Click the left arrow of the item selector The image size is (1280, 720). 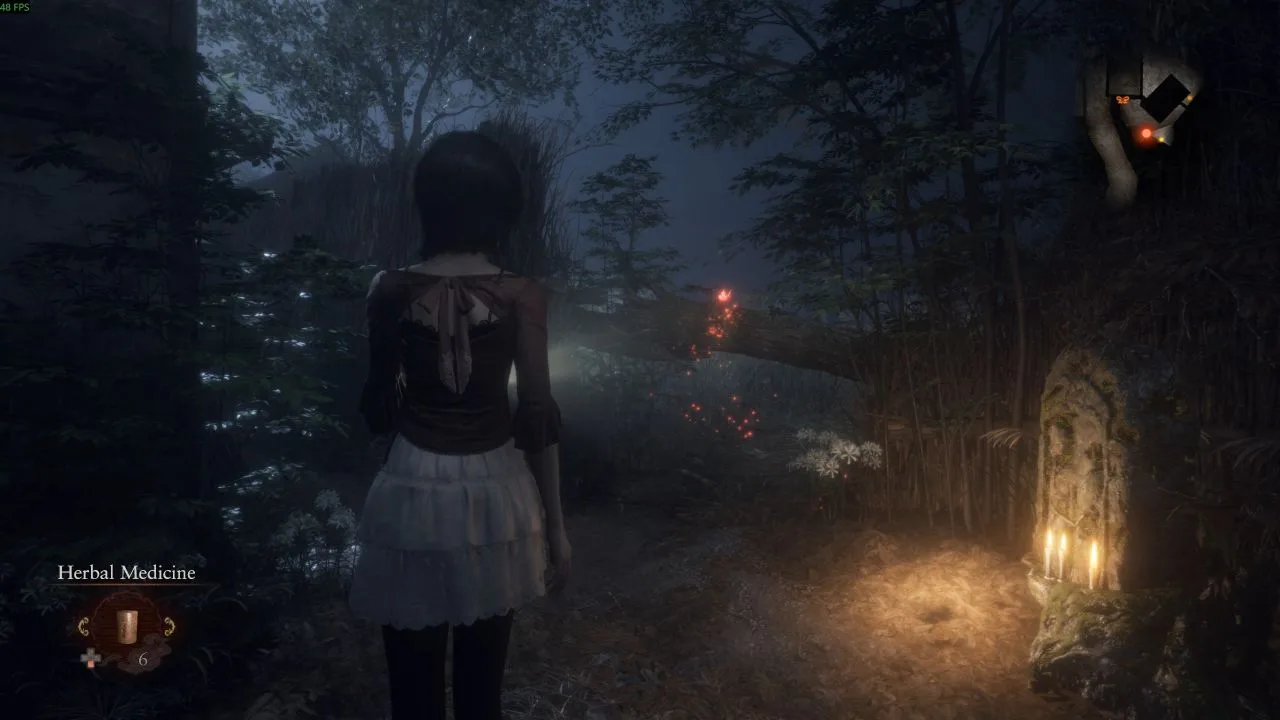(84, 627)
